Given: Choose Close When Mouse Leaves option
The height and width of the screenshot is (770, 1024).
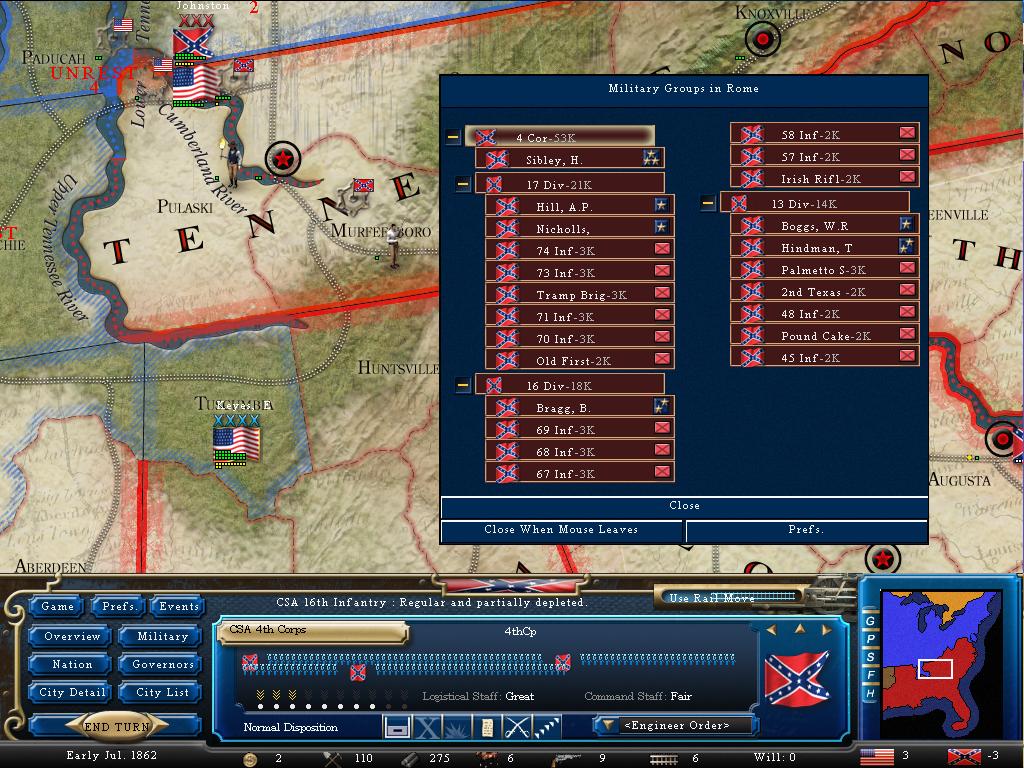Looking at the screenshot, I should click(x=561, y=530).
